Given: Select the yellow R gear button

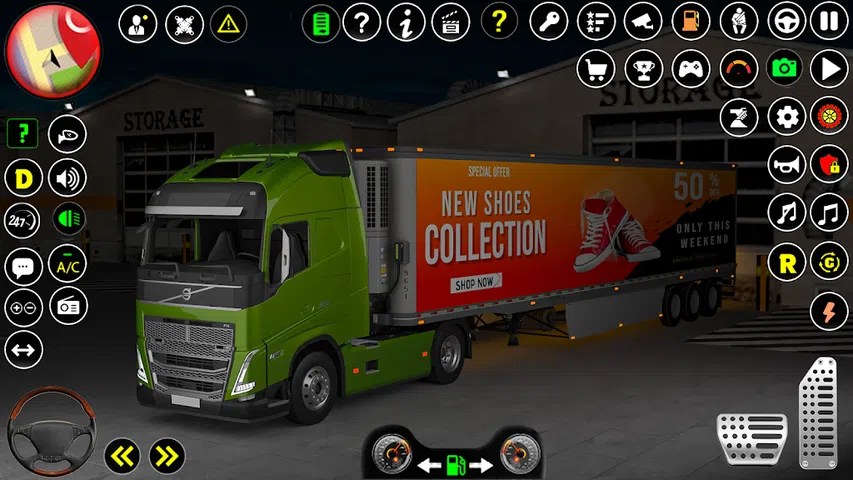Looking at the screenshot, I should 786,262.
